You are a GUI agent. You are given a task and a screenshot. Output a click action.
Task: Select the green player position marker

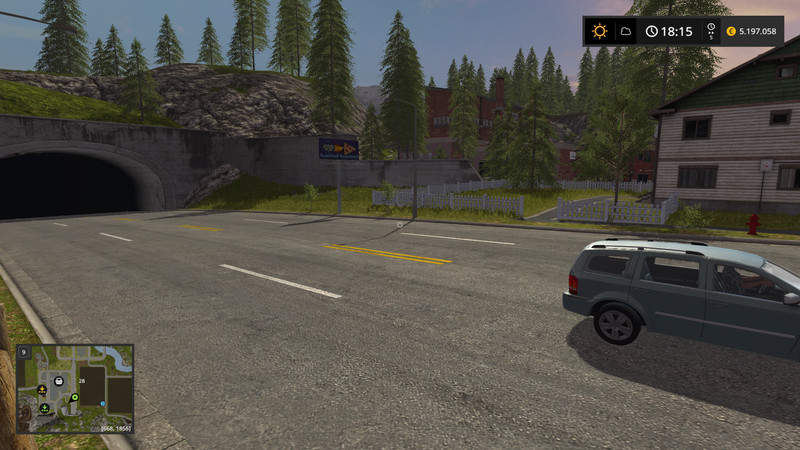click(x=75, y=397)
